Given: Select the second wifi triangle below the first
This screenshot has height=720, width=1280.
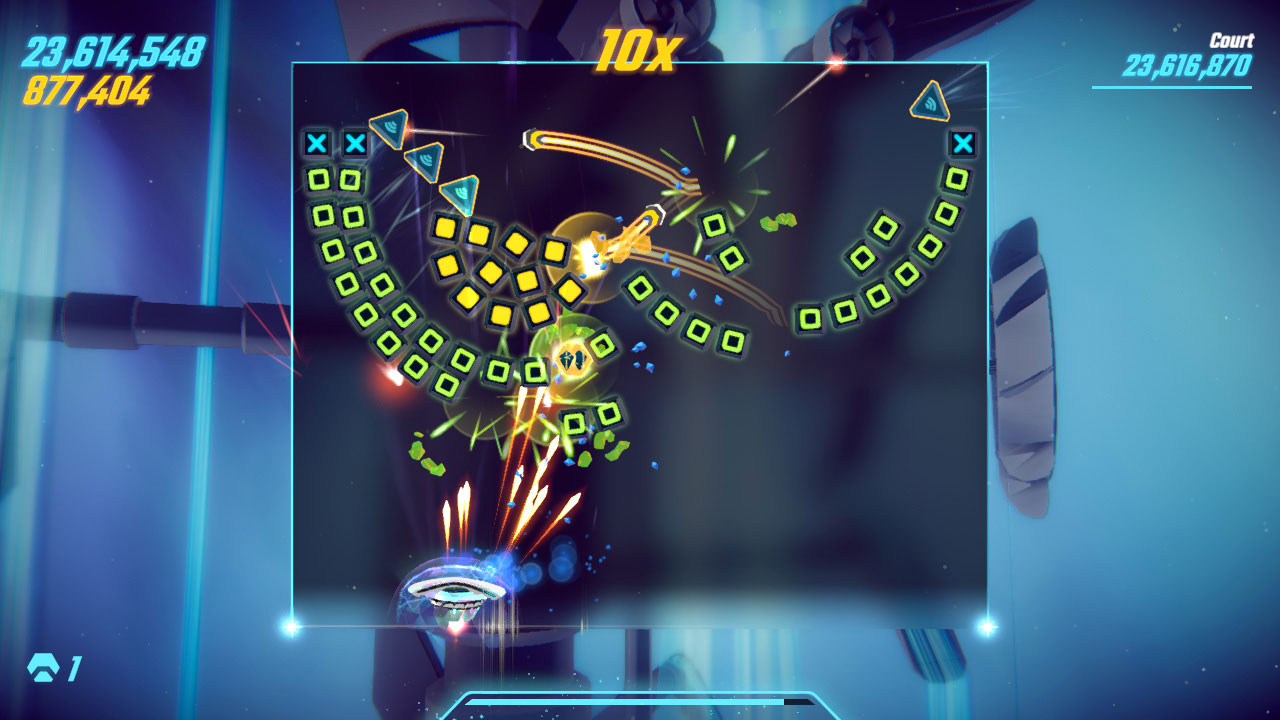Looking at the screenshot, I should (x=428, y=160).
